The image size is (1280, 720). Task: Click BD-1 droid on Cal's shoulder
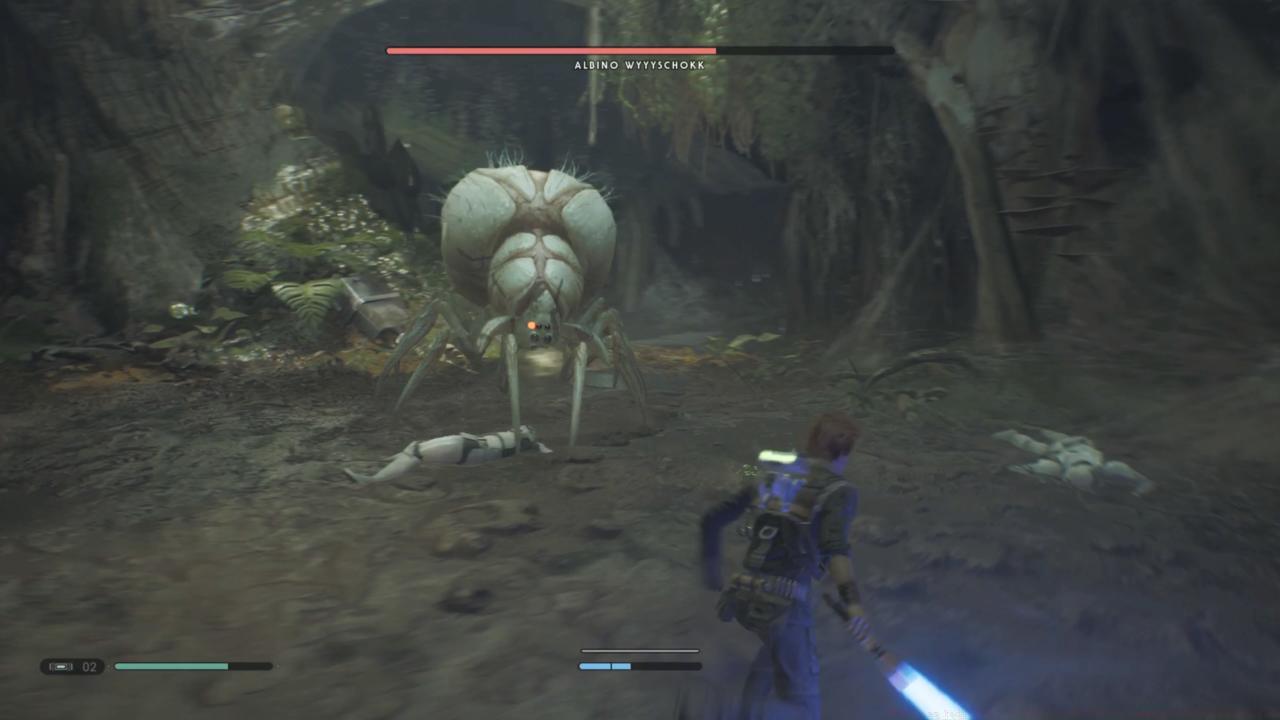coord(778,458)
